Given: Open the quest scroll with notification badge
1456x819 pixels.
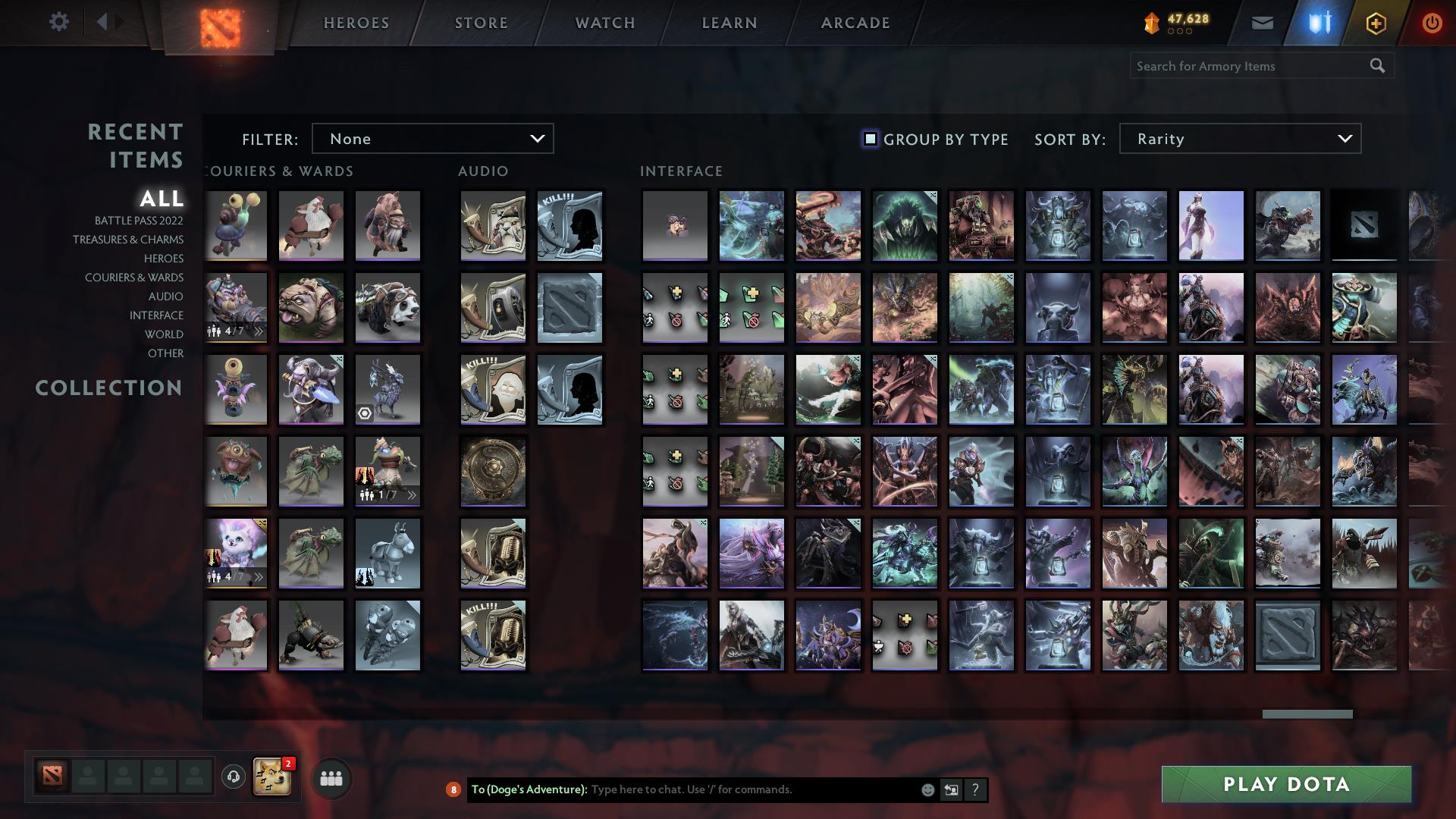Looking at the screenshot, I should [x=273, y=777].
